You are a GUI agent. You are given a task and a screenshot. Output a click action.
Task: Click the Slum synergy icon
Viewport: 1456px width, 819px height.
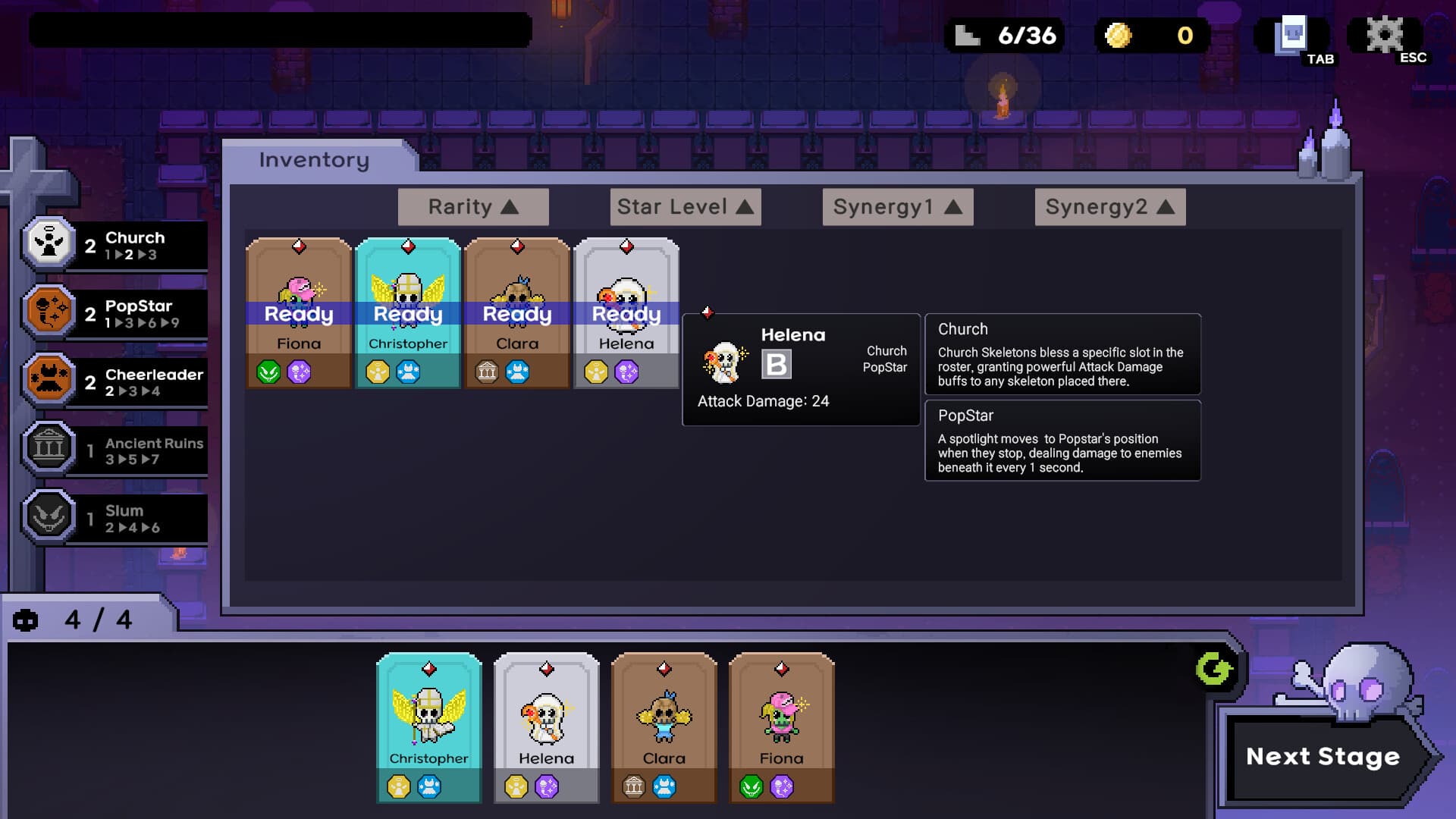pyautogui.click(x=49, y=517)
